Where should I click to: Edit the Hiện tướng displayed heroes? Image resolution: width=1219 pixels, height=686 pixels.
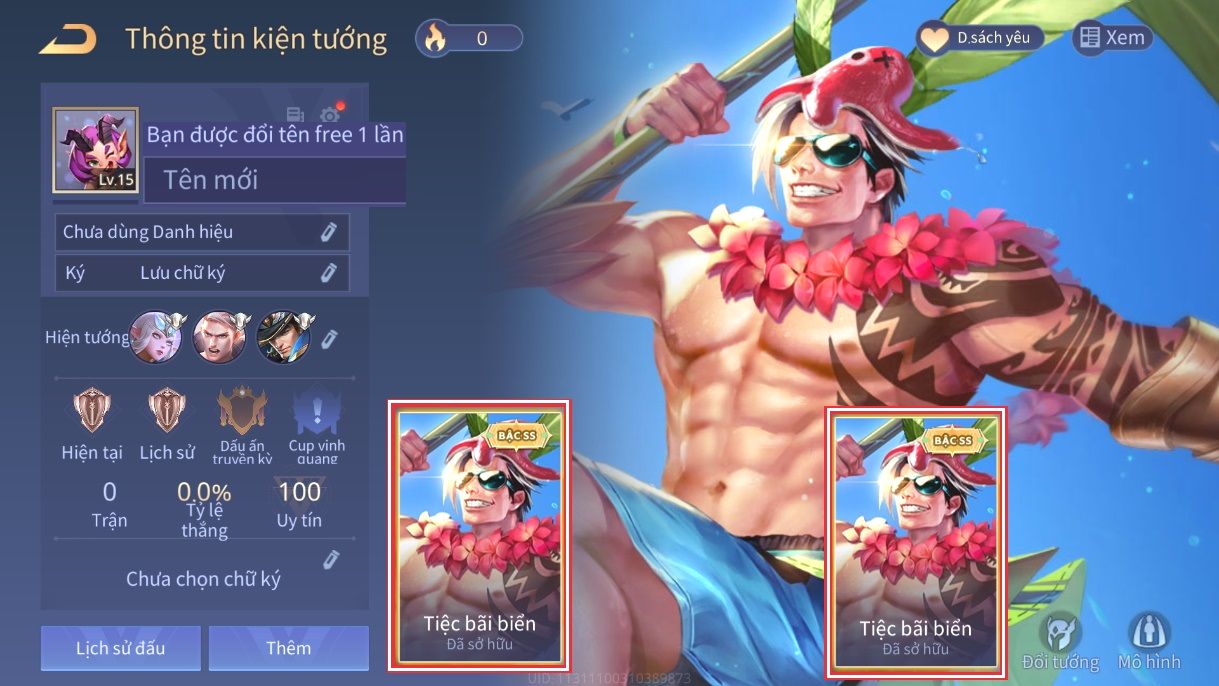pyautogui.click(x=328, y=338)
